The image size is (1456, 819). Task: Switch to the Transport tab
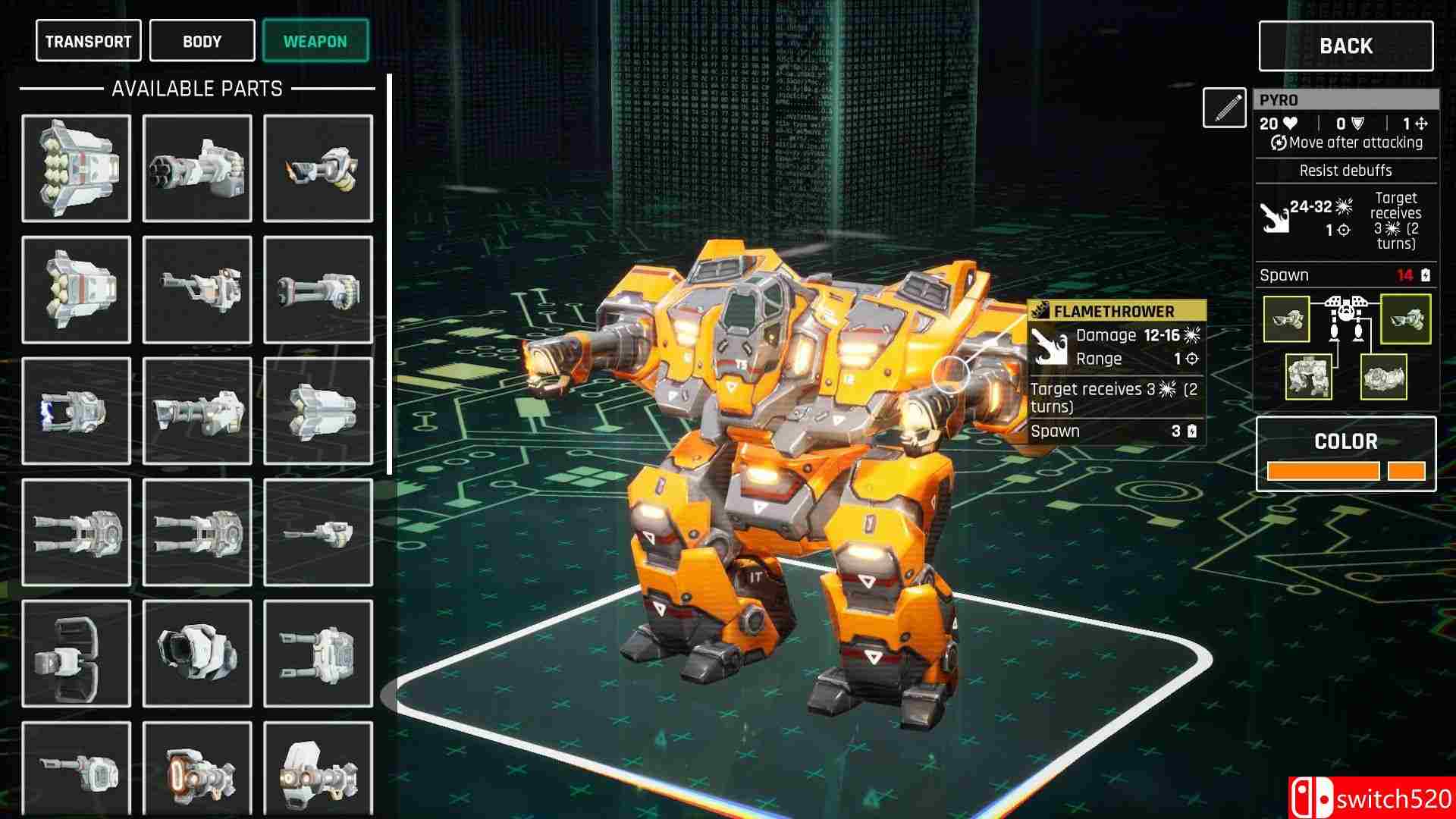click(88, 41)
